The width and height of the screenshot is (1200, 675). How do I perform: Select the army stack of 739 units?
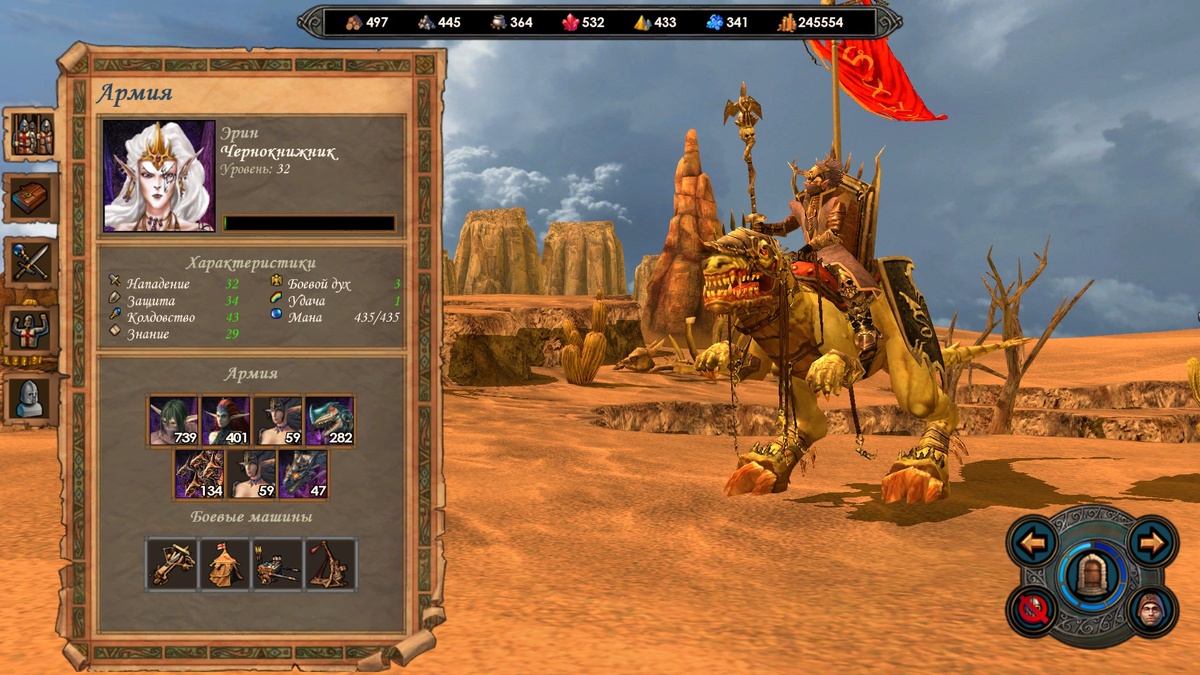point(173,420)
